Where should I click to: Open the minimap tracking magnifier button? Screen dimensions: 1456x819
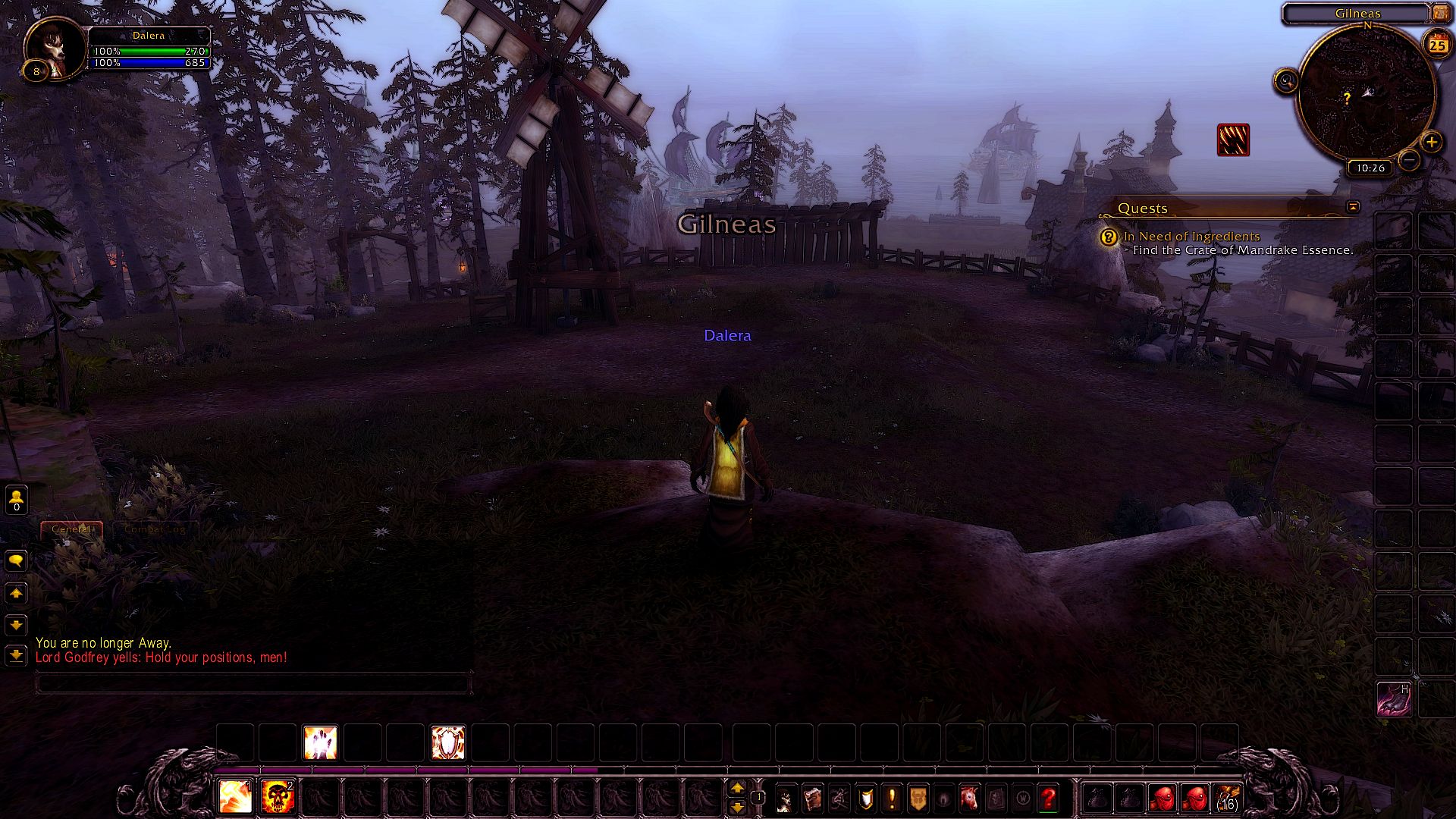click(1286, 80)
